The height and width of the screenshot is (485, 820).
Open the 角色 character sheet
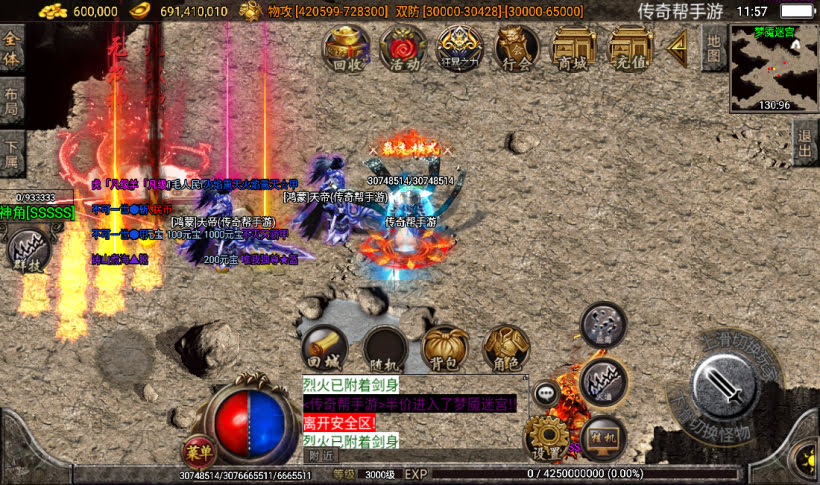click(506, 348)
